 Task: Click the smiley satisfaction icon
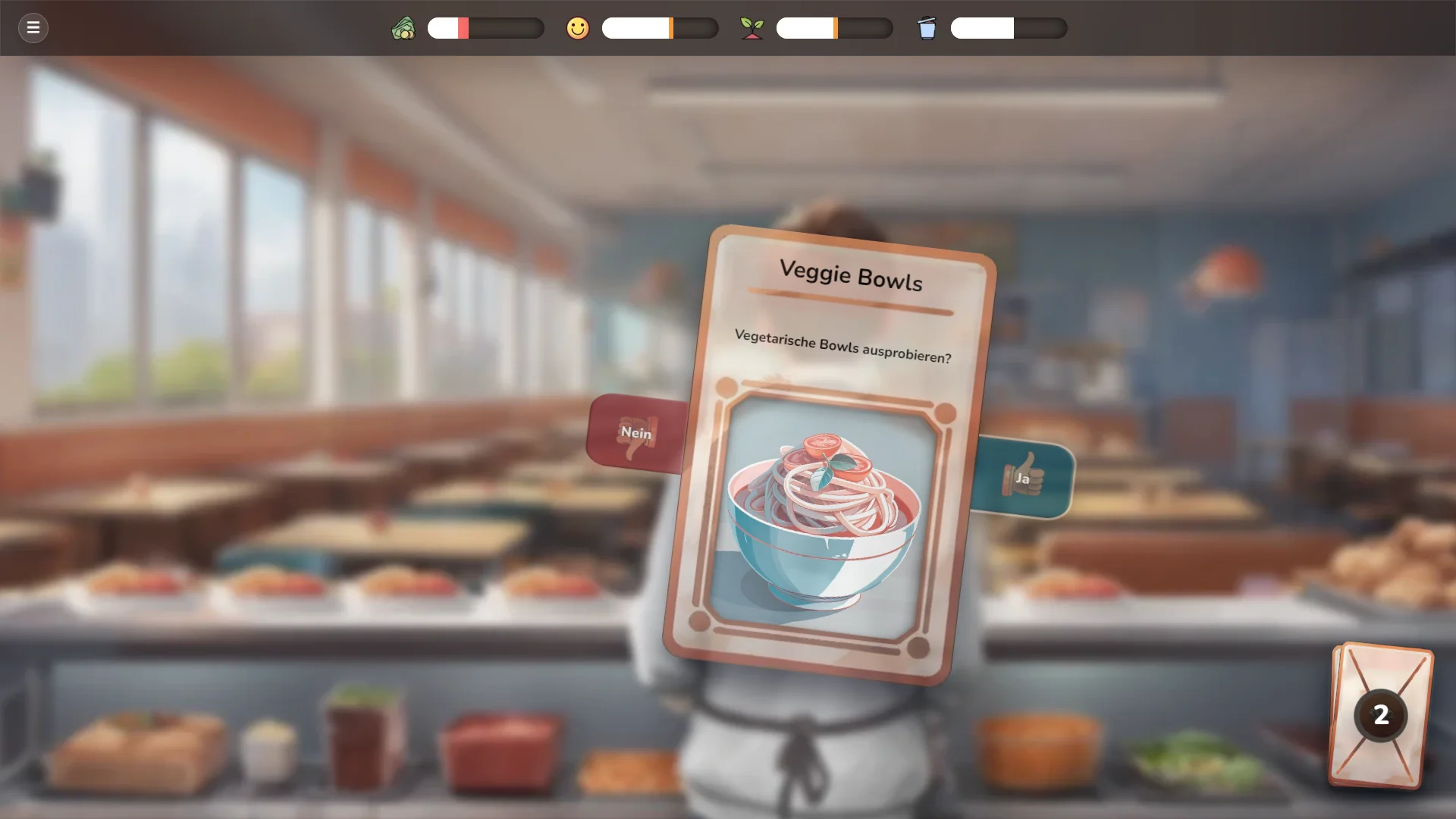coord(577,28)
